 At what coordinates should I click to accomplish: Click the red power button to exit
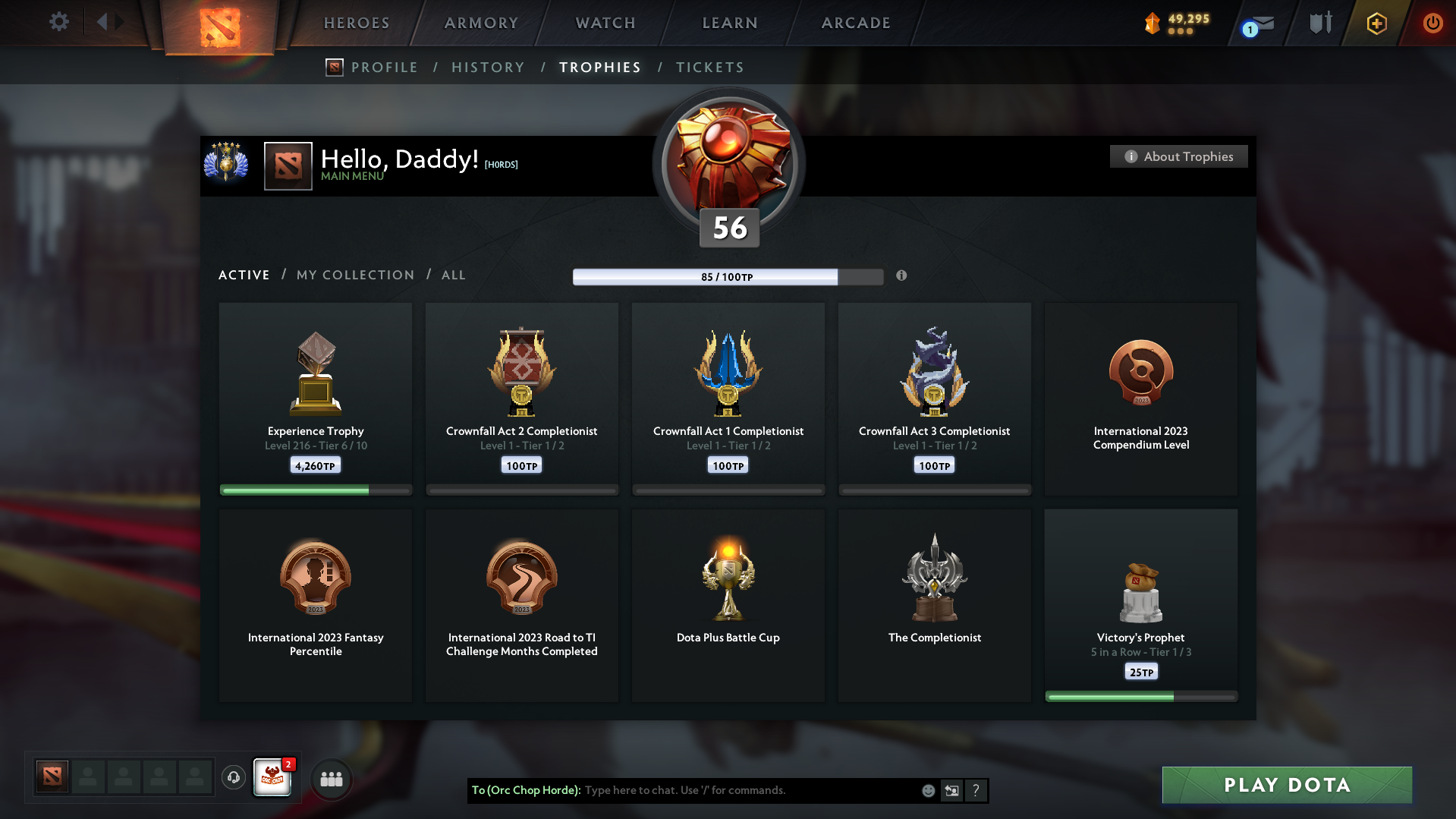pos(1432,23)
